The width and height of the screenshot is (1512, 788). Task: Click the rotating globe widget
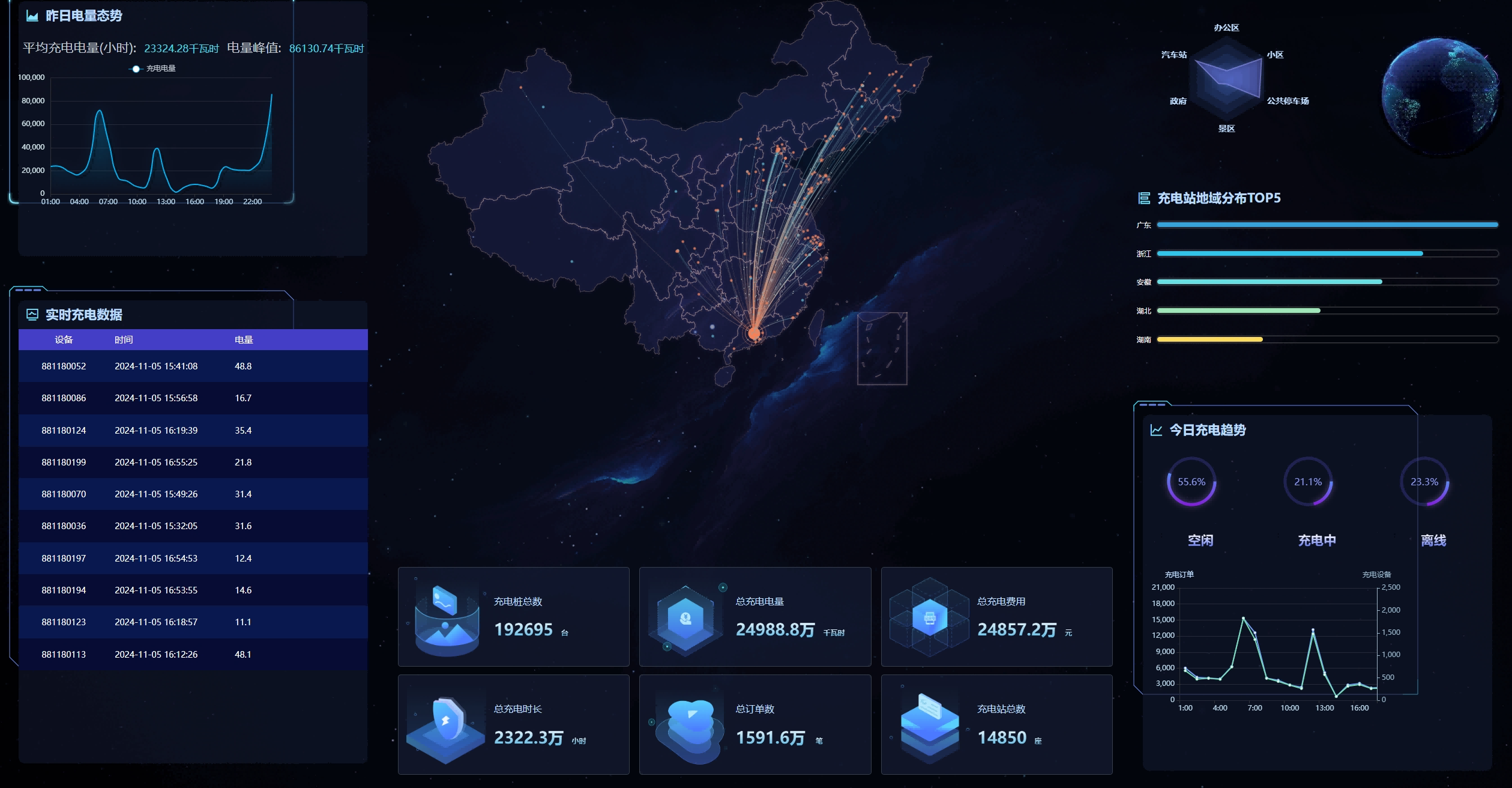(x=1439, y=96)
